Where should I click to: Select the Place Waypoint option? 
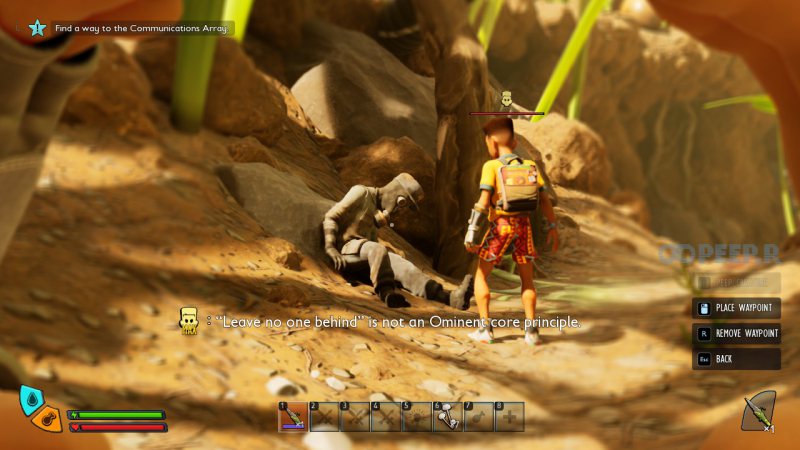click(x=736, y=308)
